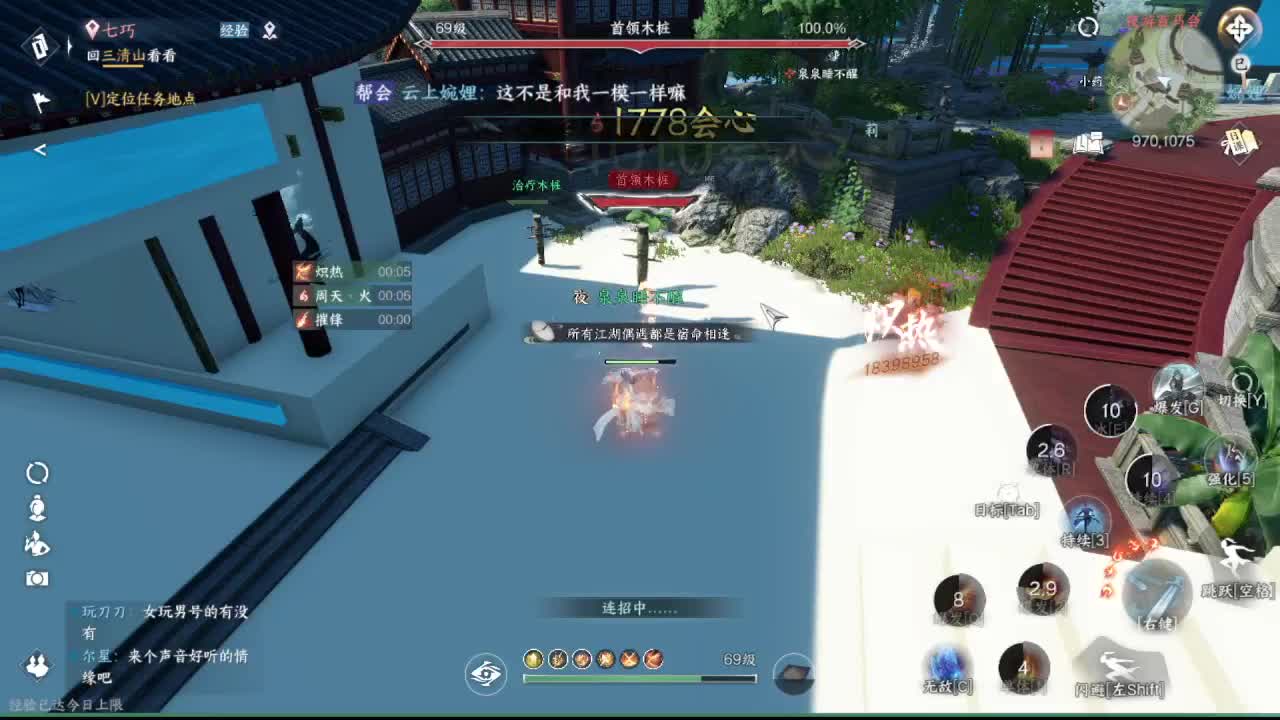Collapse the quest tracker with the left arrow
The image size is (1280, 720).
point(41,149)
